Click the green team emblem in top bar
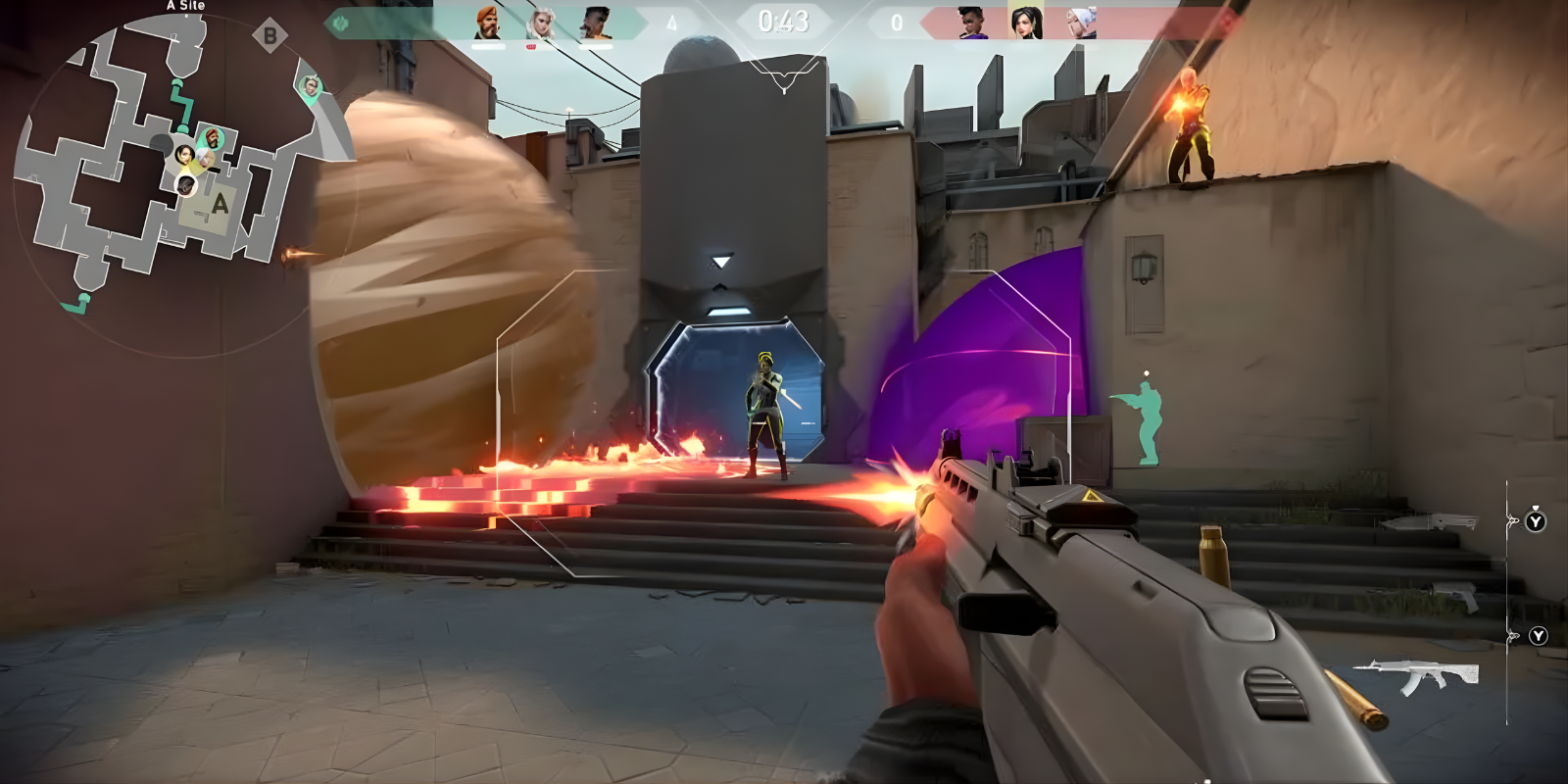Viewport: 1568px width, 784px height. (x=340, y=23)
